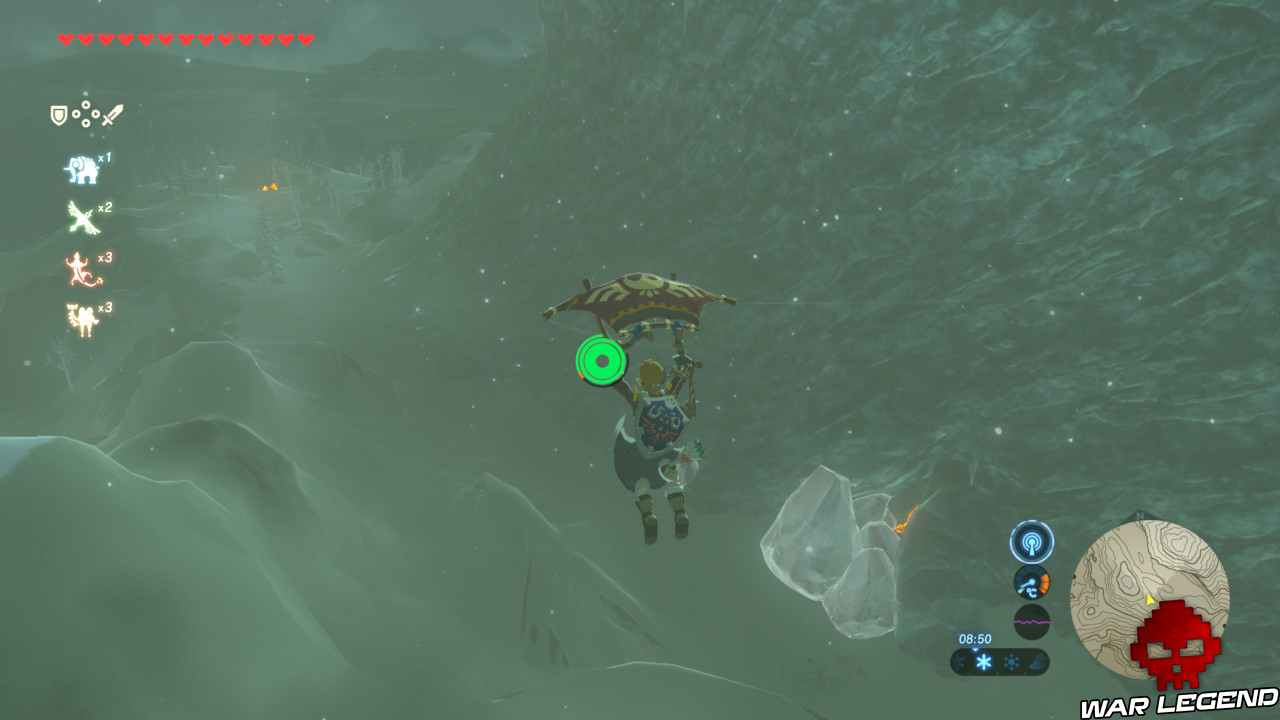Open the purple noise detection meter
The image size is (1280, 720).
1030,622
